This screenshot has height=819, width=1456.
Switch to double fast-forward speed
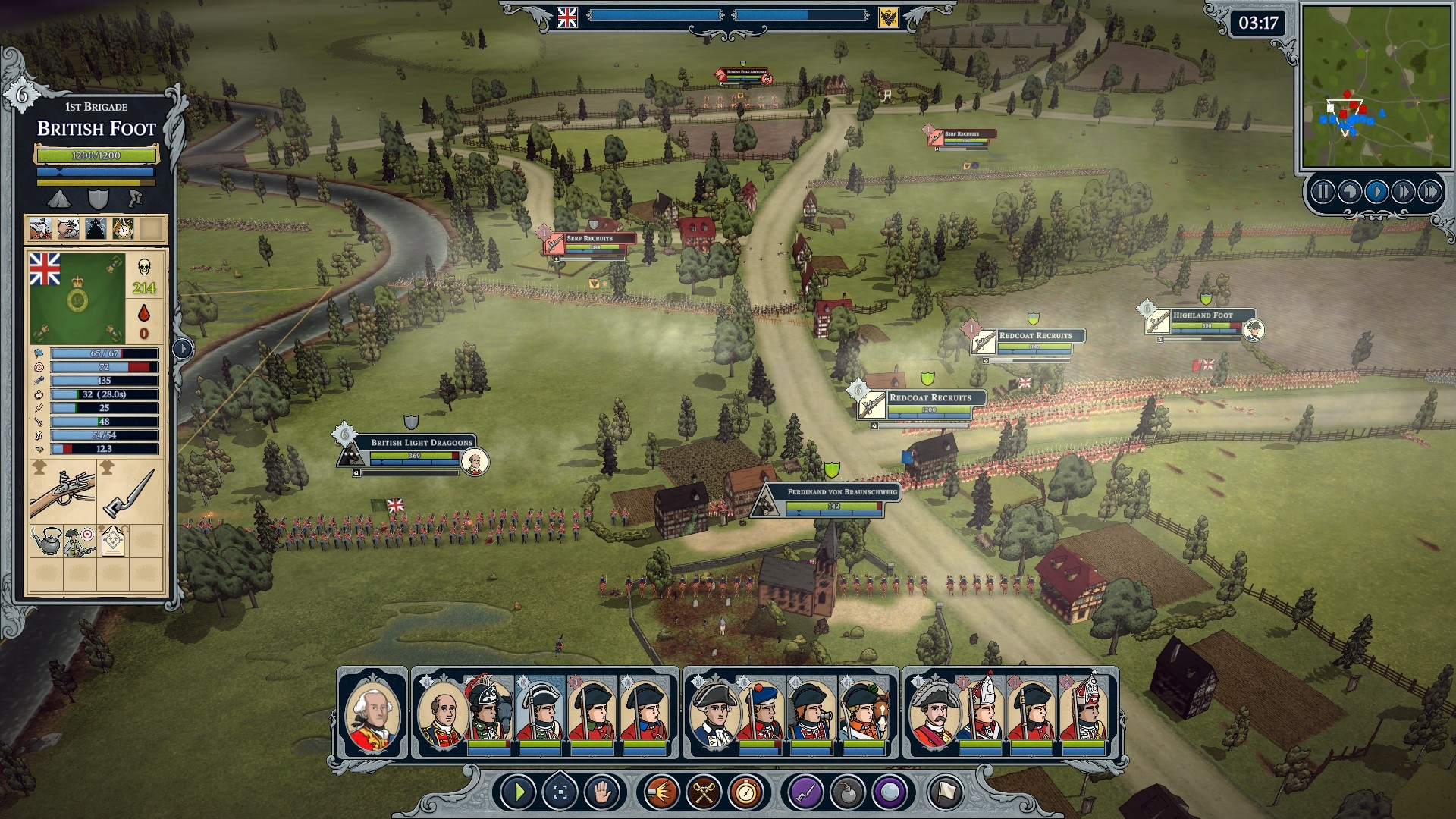1402,192
